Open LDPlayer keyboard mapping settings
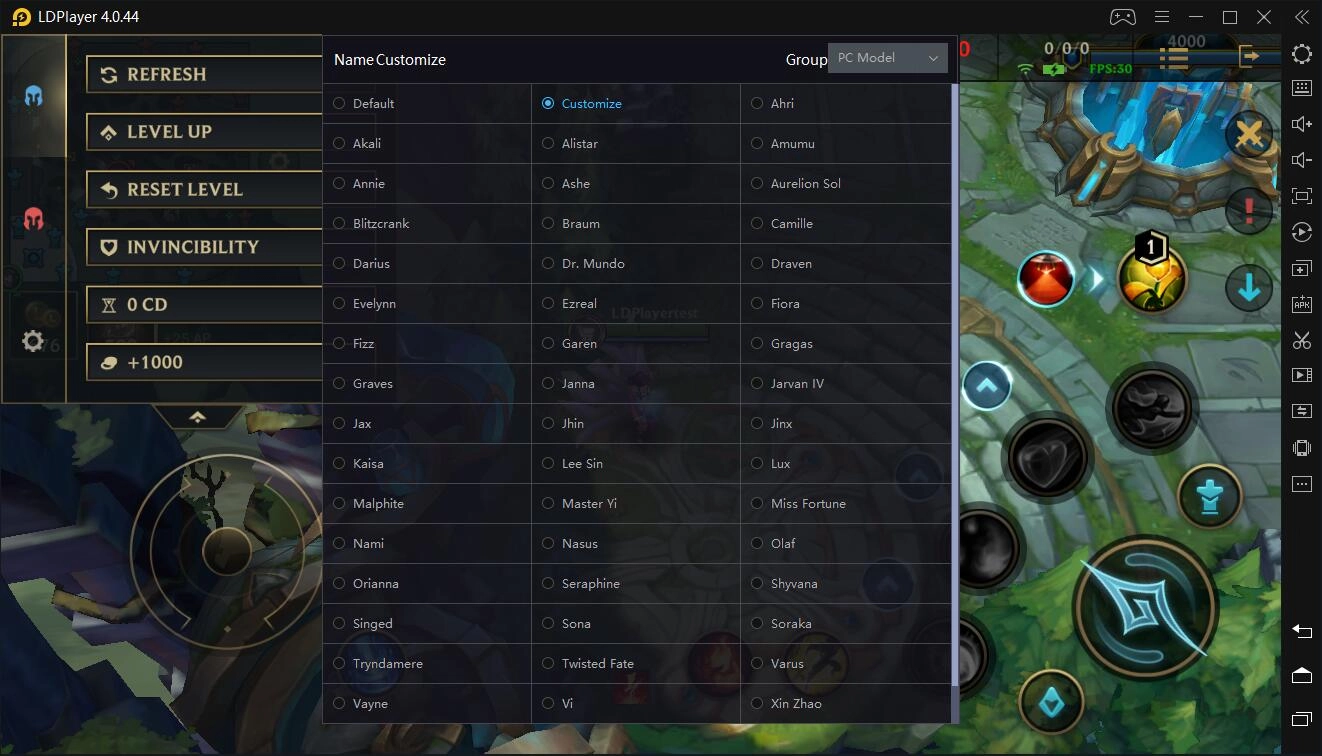The height and width of the screenshot is (756, 1322). [x=1301, y=88]
